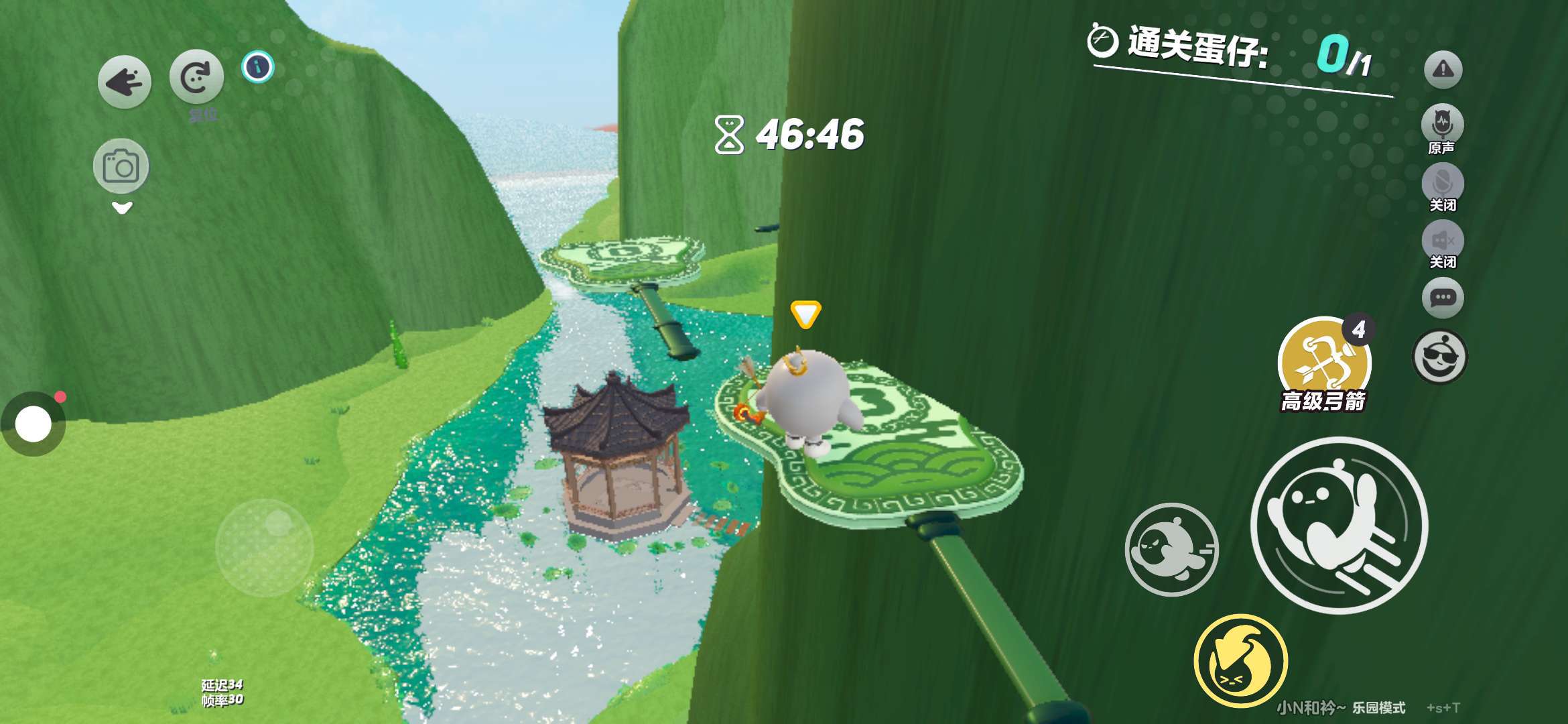Viewport: 1568px width, 724px height.
Task: Activate the large jump button
Action: point(1339,524)
